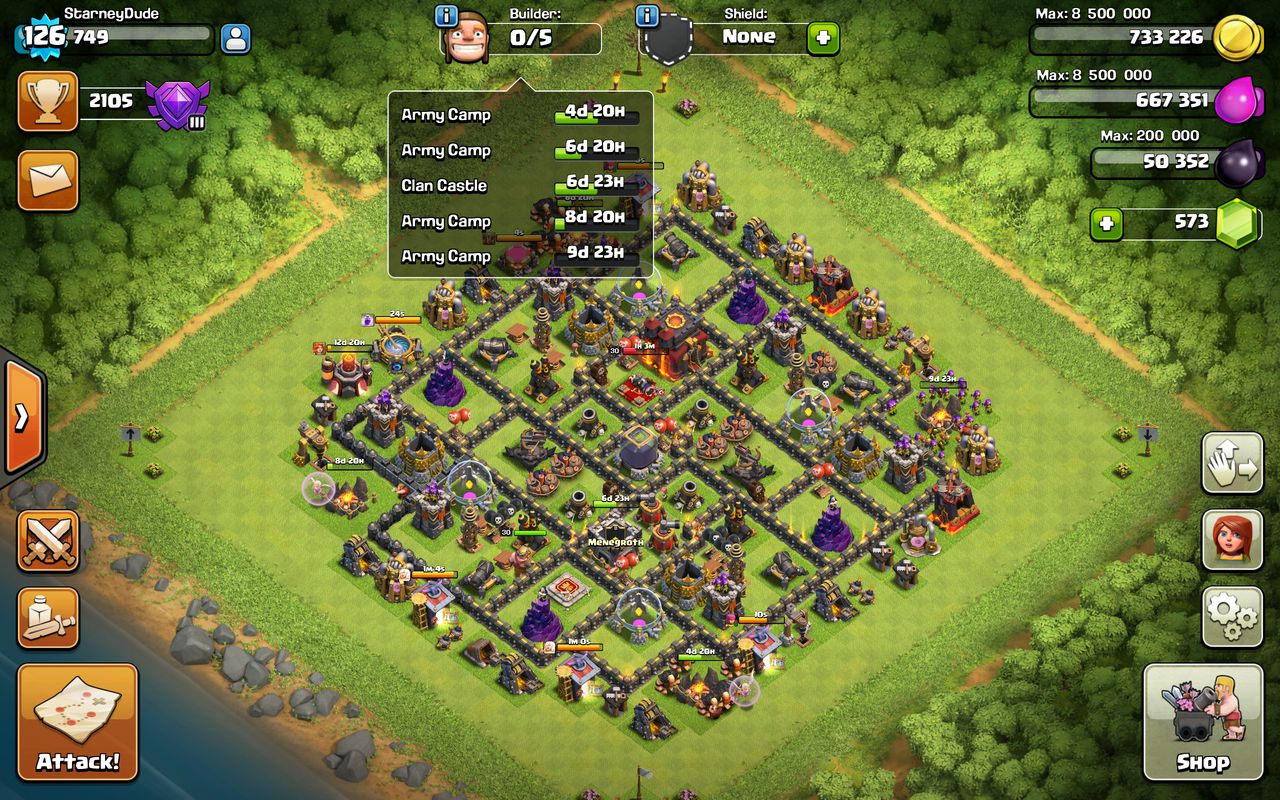Buy gems with the green plus

pos(1106,223)
